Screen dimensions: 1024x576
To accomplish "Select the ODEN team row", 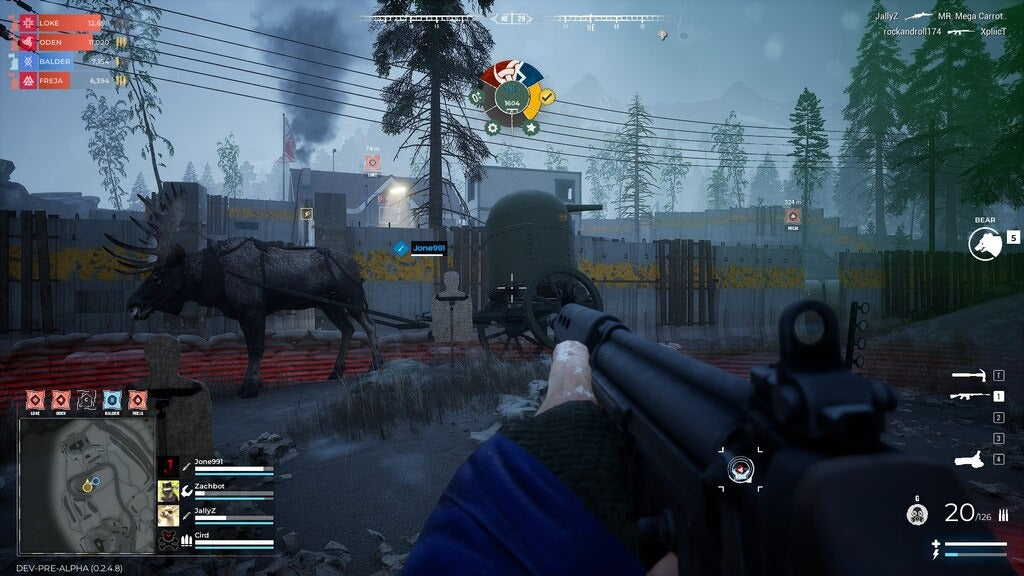I will pos(62,42).
